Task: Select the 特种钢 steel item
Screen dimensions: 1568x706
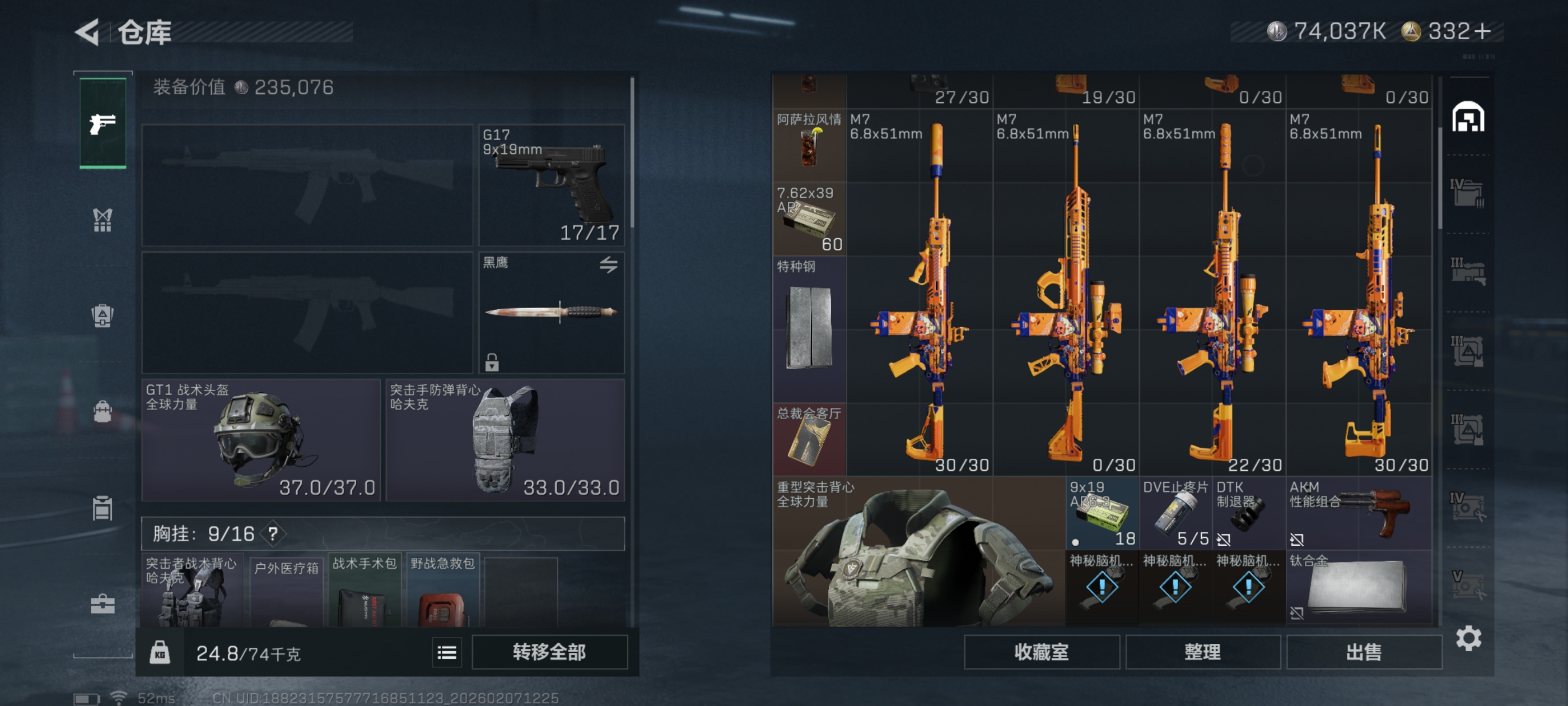Action: point(809,329)
